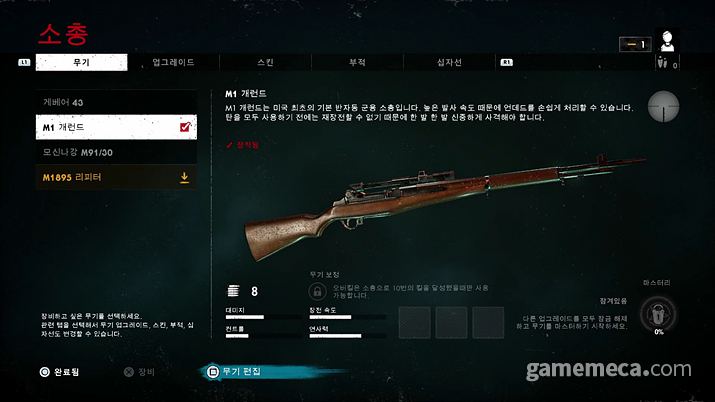Screen dimensions: 715x402
Task: Click the 무기 편집 button
Action: [x=236, y=371]
